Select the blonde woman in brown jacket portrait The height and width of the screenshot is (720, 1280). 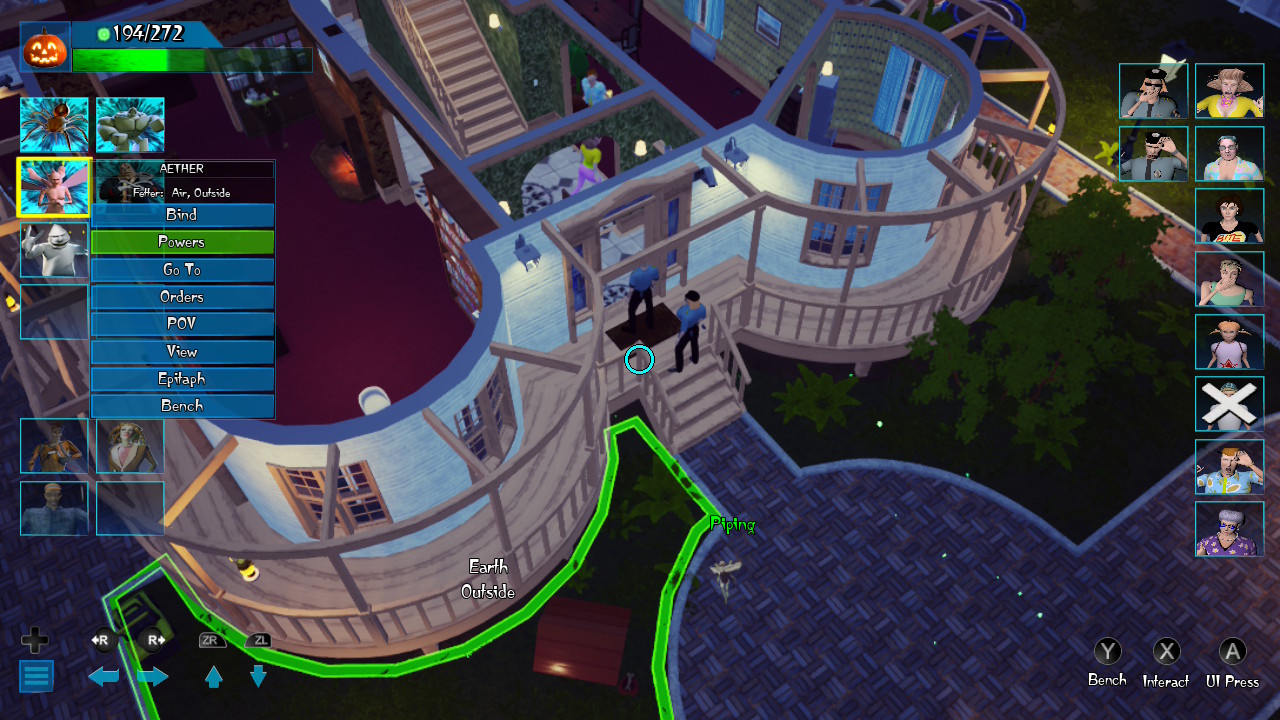(x=130, y=446)
